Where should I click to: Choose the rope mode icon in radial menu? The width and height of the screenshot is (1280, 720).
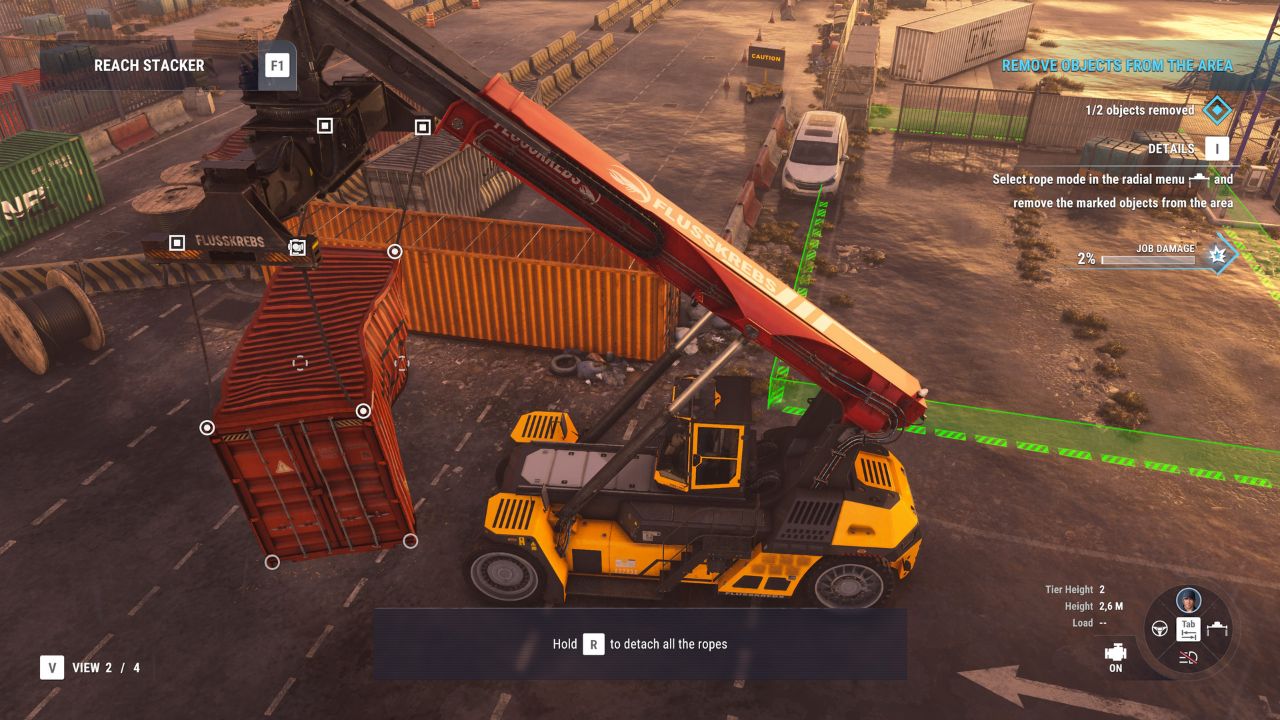(x=1217, y=629)
